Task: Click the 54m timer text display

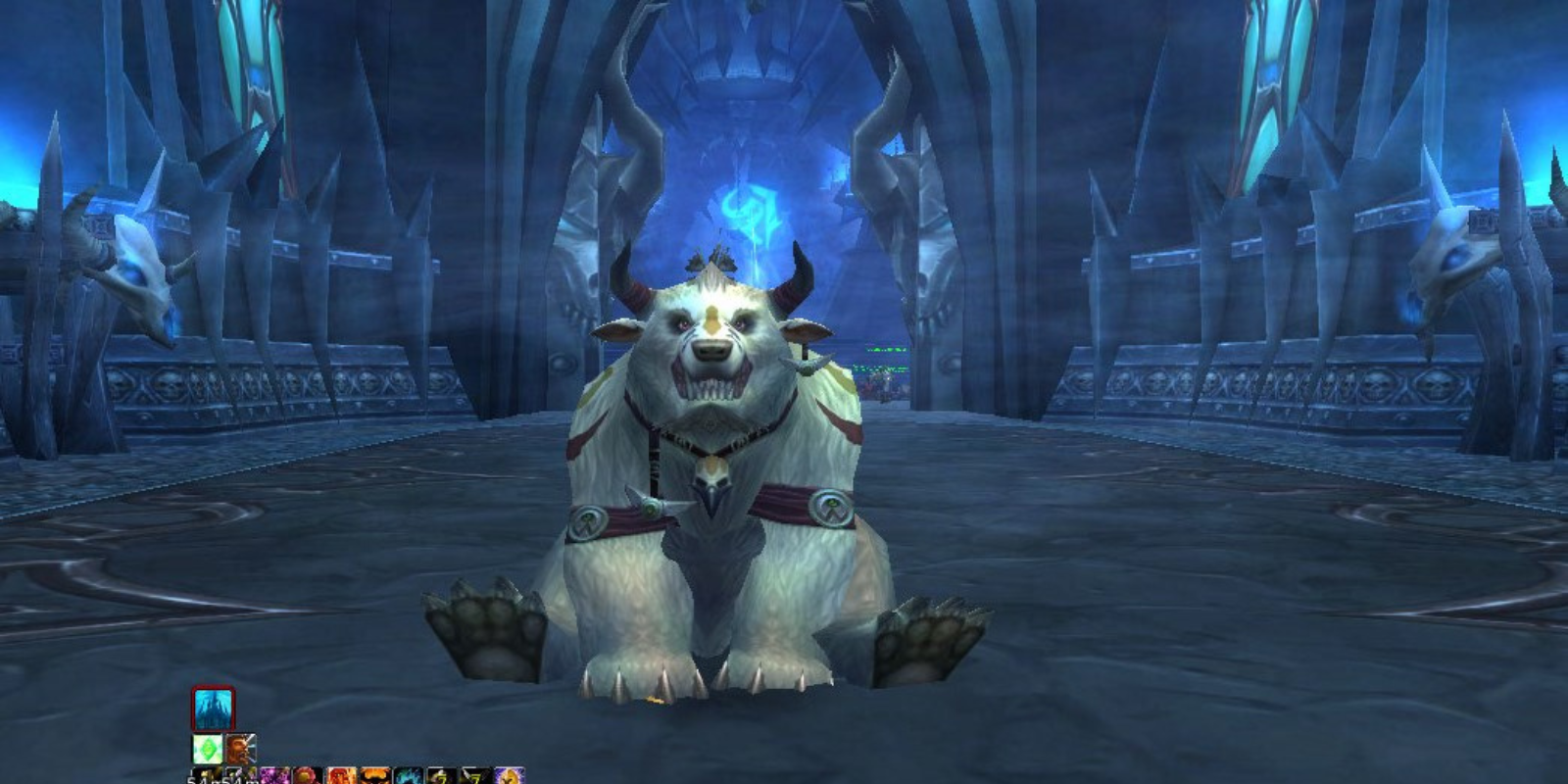Action: (x=222, y=781)
